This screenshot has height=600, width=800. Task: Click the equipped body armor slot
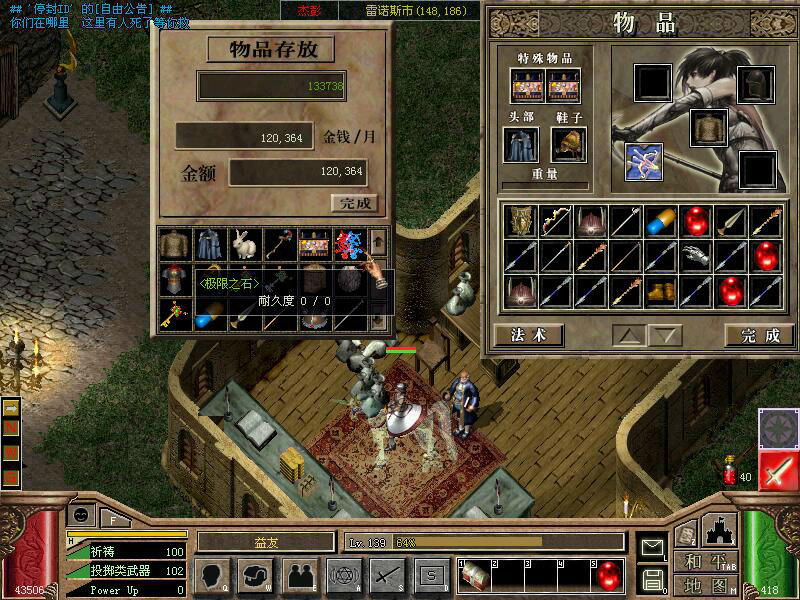pos(707,127)
